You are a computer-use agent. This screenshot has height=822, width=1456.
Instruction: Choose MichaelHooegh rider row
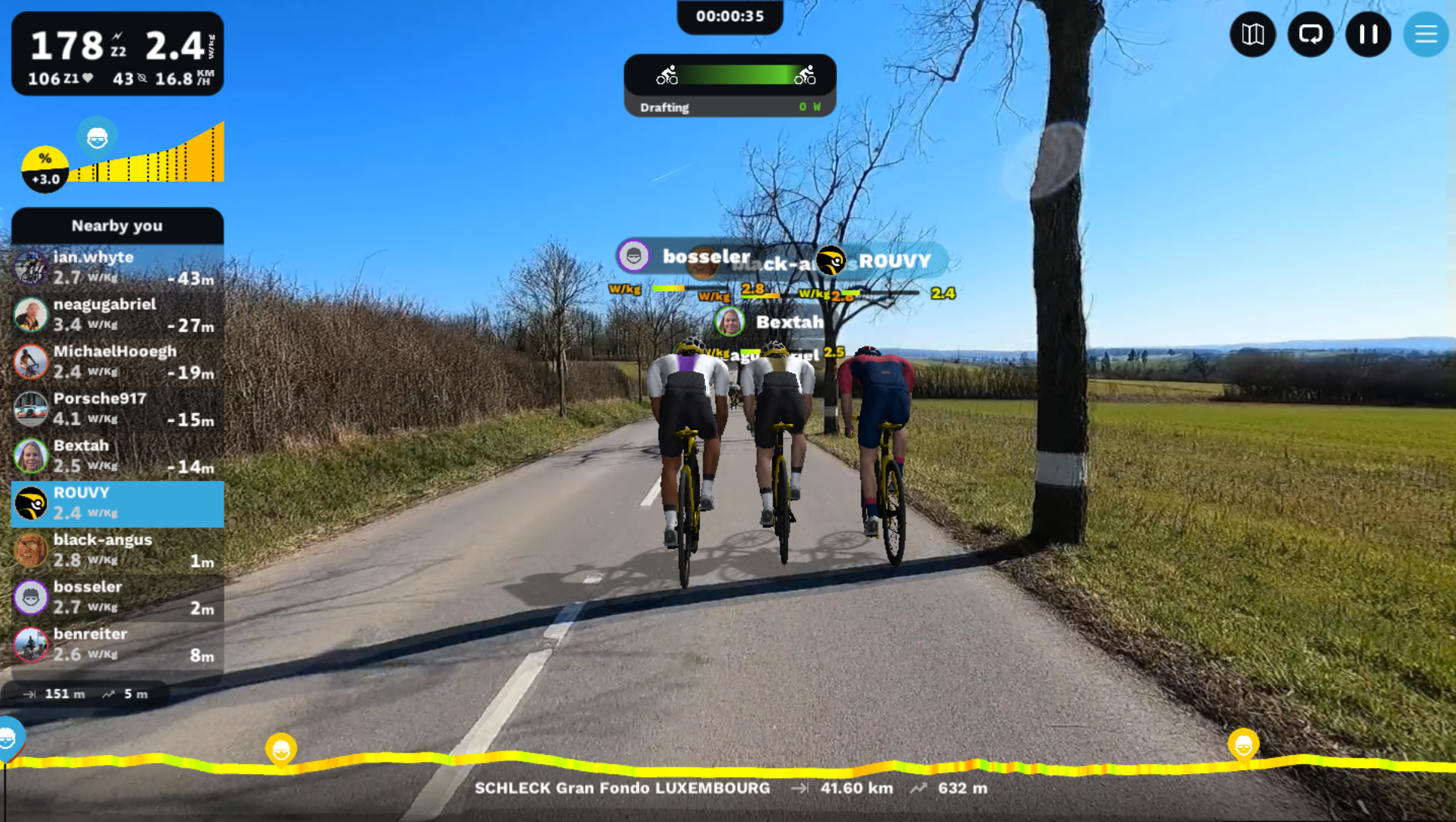(118, 362)
